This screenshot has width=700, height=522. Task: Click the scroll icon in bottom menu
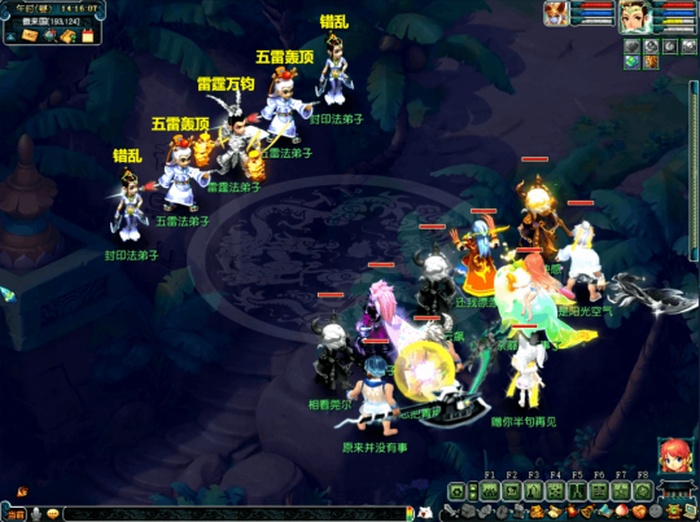point(553,512)
